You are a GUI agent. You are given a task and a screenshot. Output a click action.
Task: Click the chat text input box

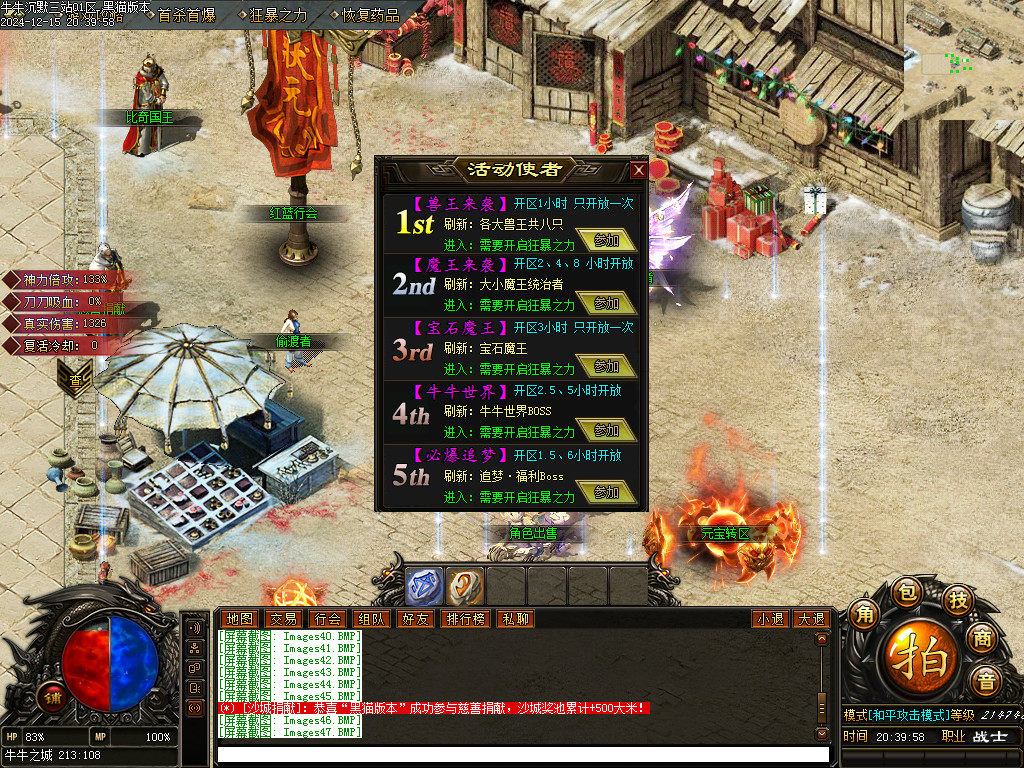click(520, 754)
